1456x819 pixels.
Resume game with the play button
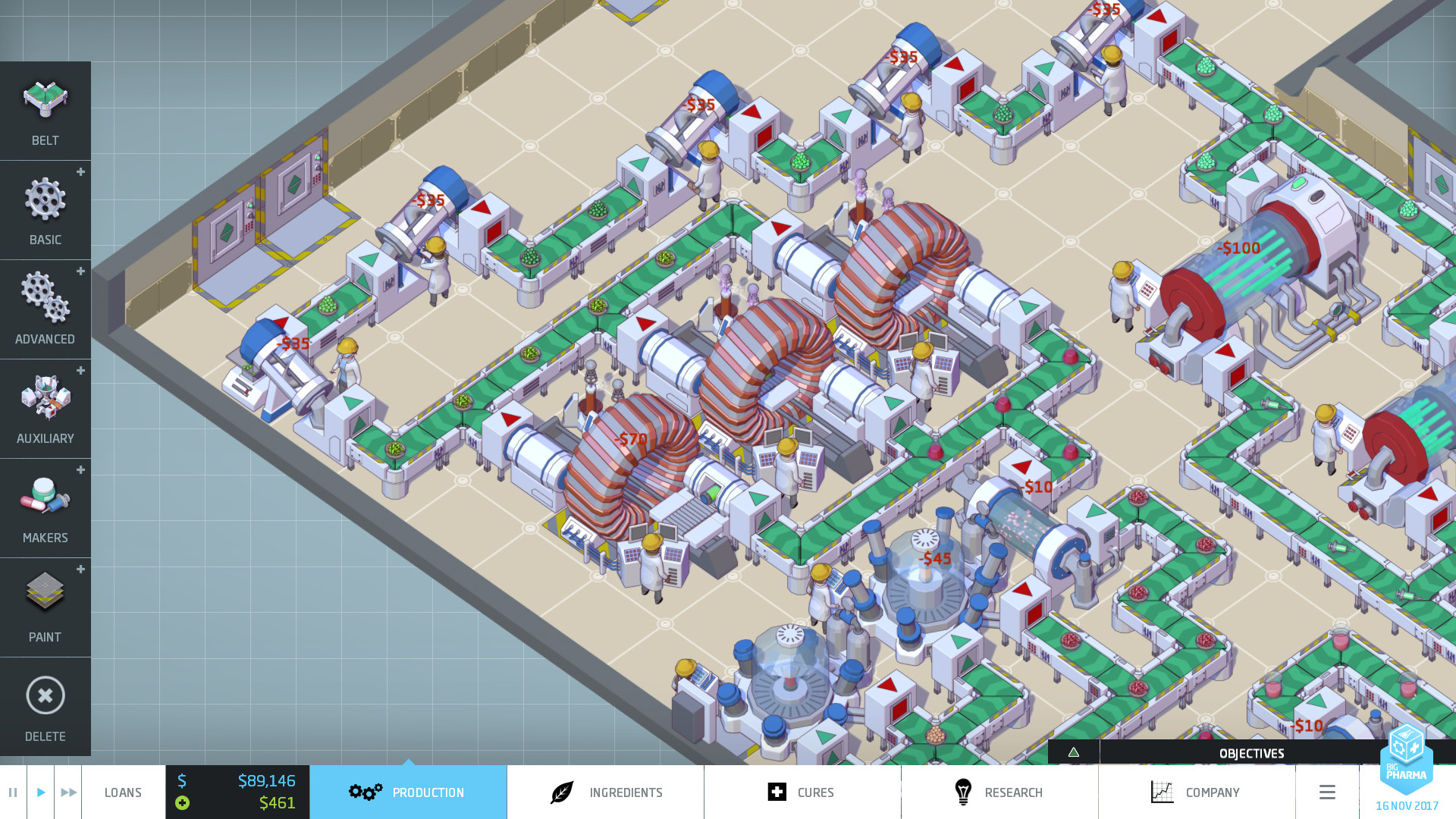(41, 792)
